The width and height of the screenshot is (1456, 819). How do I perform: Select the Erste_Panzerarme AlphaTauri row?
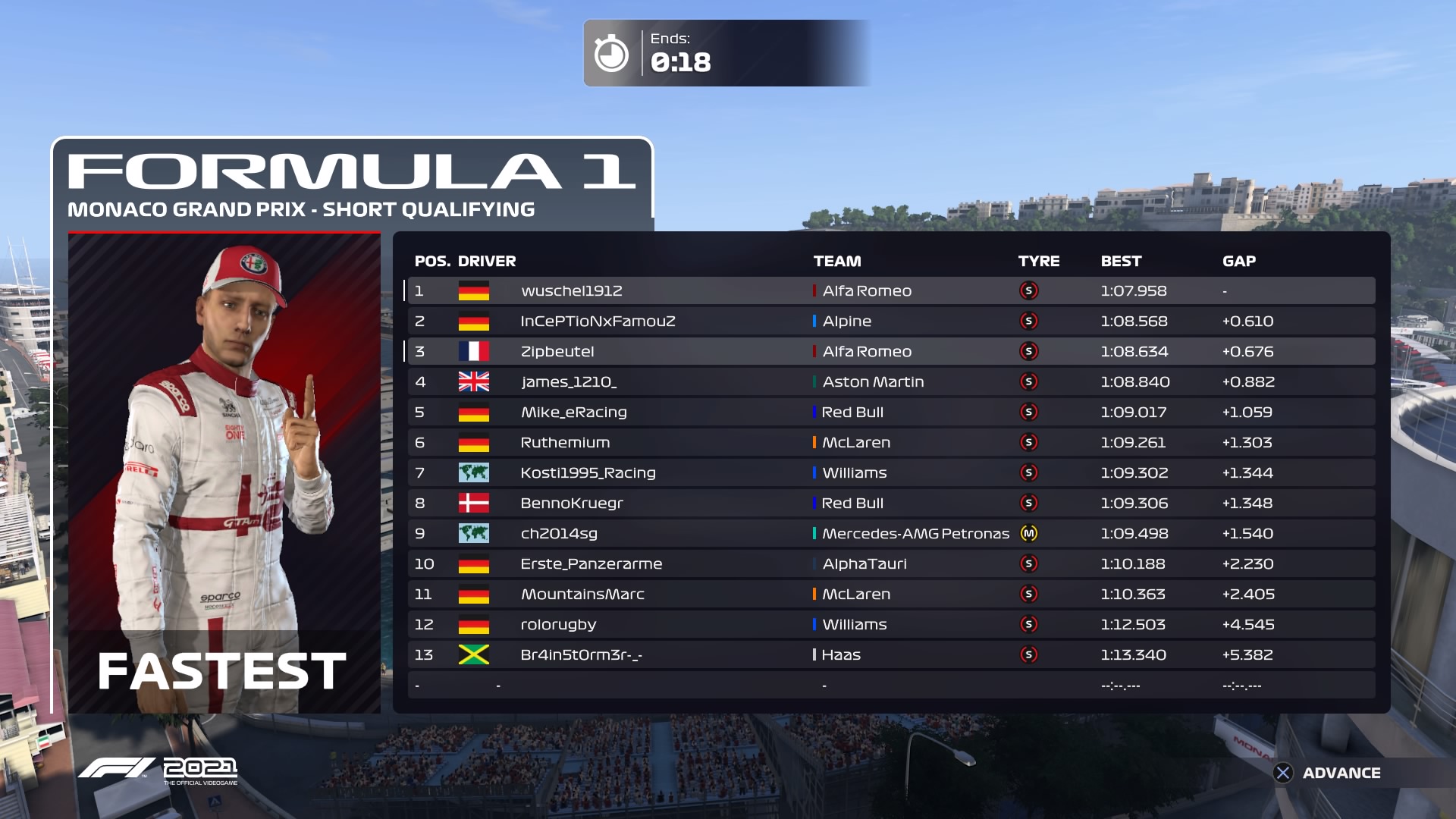click(x=890, y=563)
